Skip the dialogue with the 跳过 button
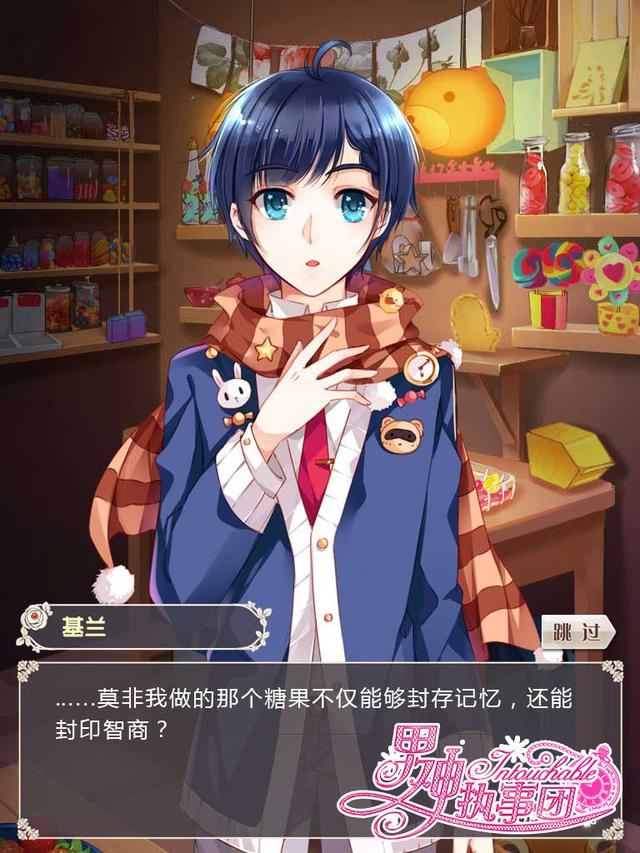 [577, 632]
